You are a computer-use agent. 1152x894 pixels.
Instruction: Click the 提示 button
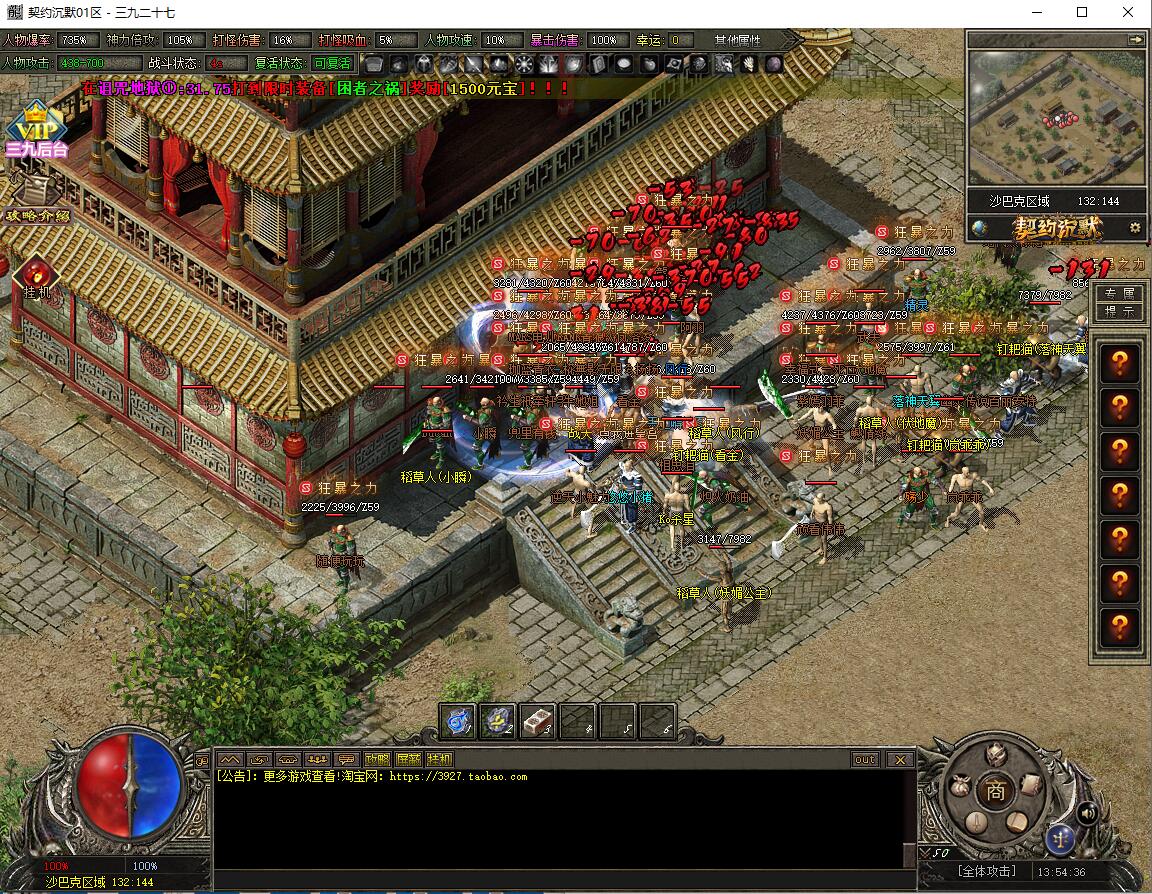point(1119,311)
